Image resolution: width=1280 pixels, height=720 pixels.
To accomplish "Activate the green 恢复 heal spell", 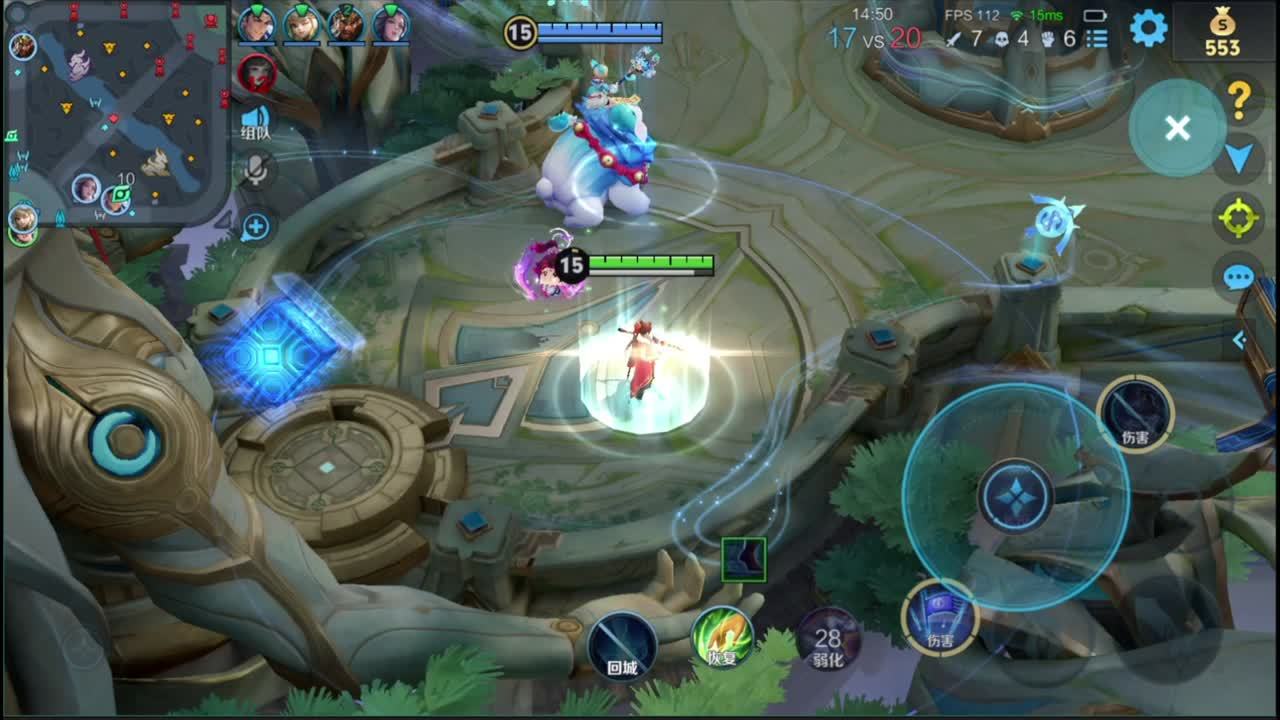I will click(x=722, y=638).
